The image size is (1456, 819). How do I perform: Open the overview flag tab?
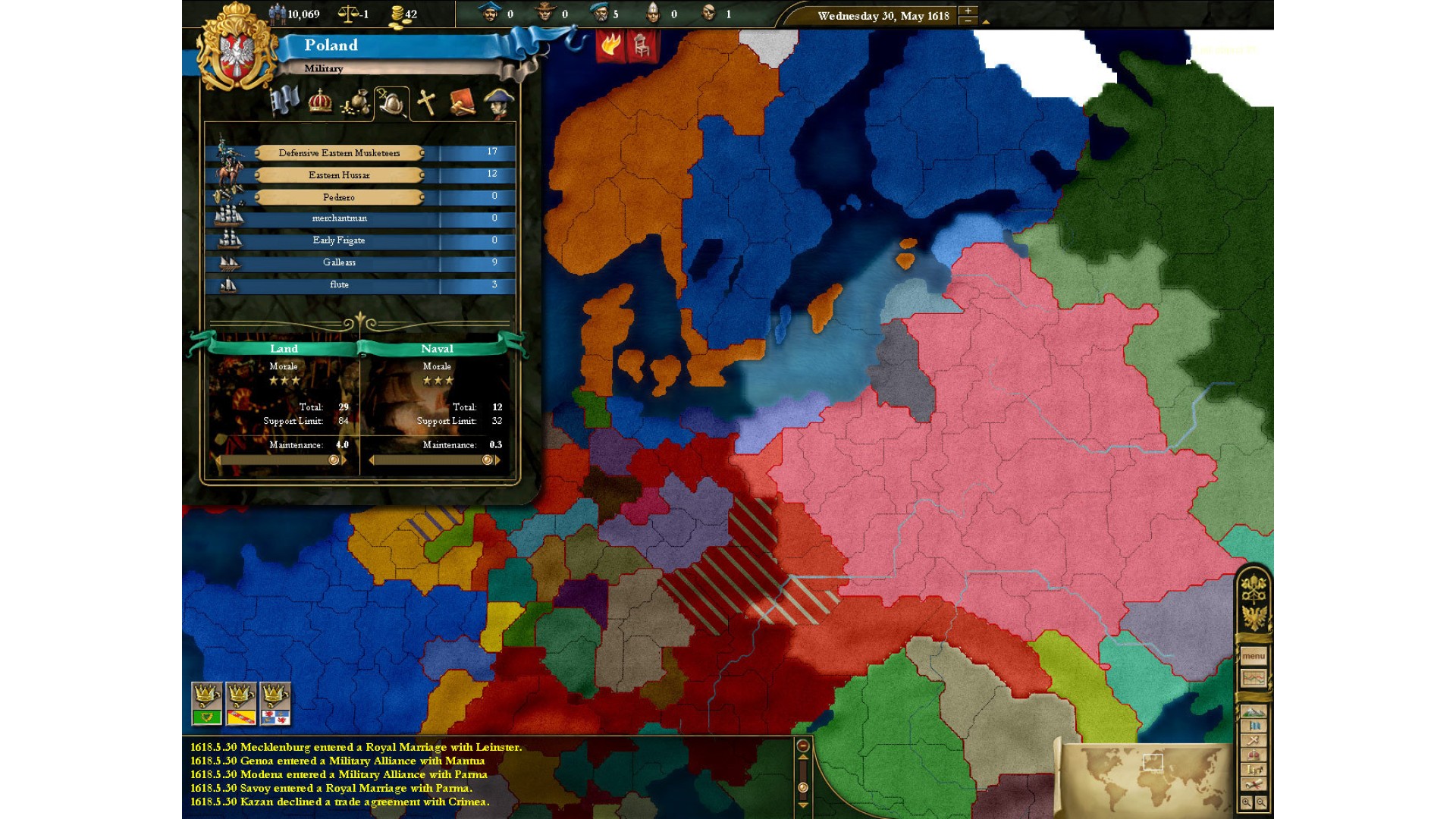(284, 102)
